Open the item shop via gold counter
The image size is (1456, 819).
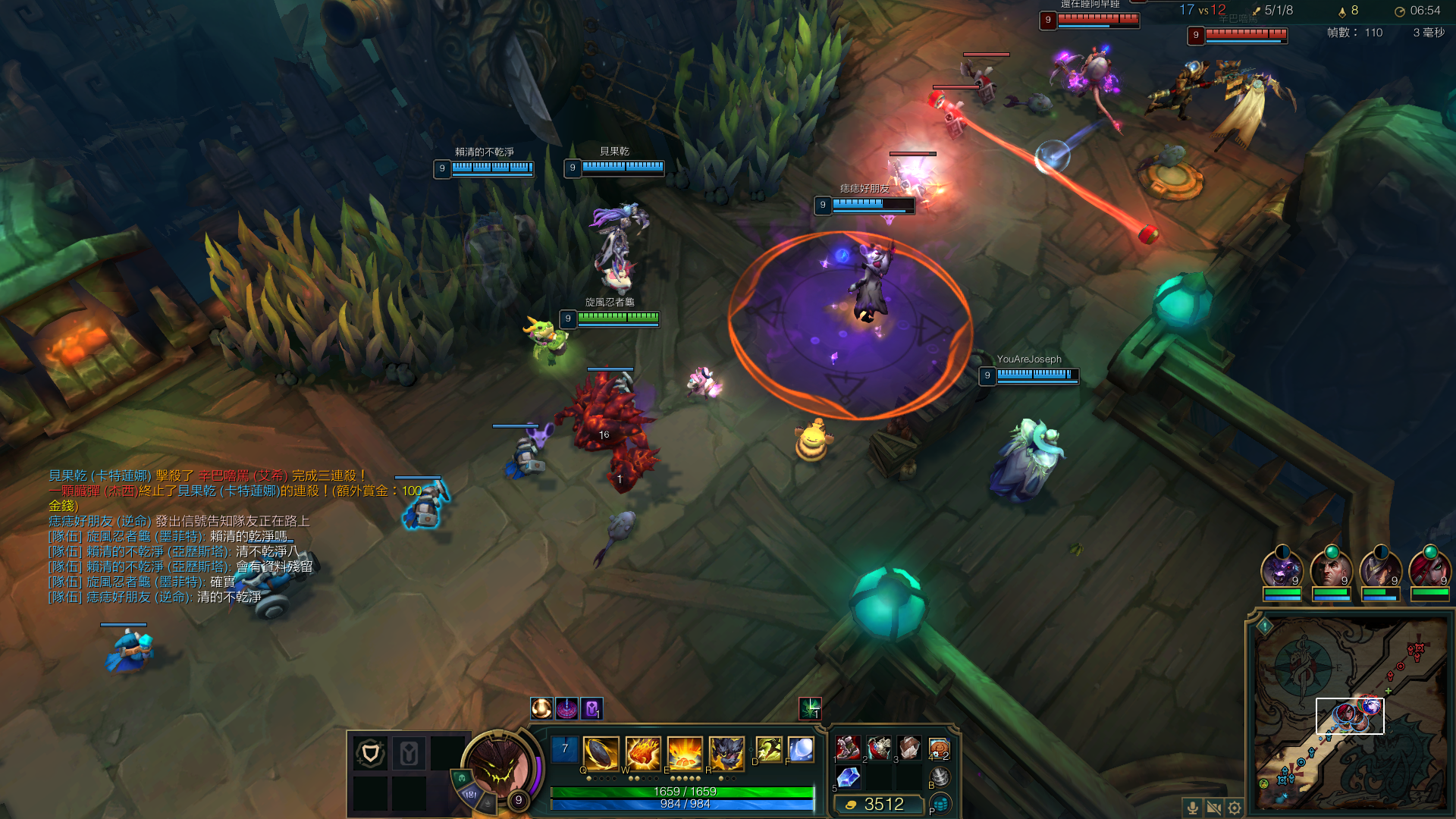[878, 805]
